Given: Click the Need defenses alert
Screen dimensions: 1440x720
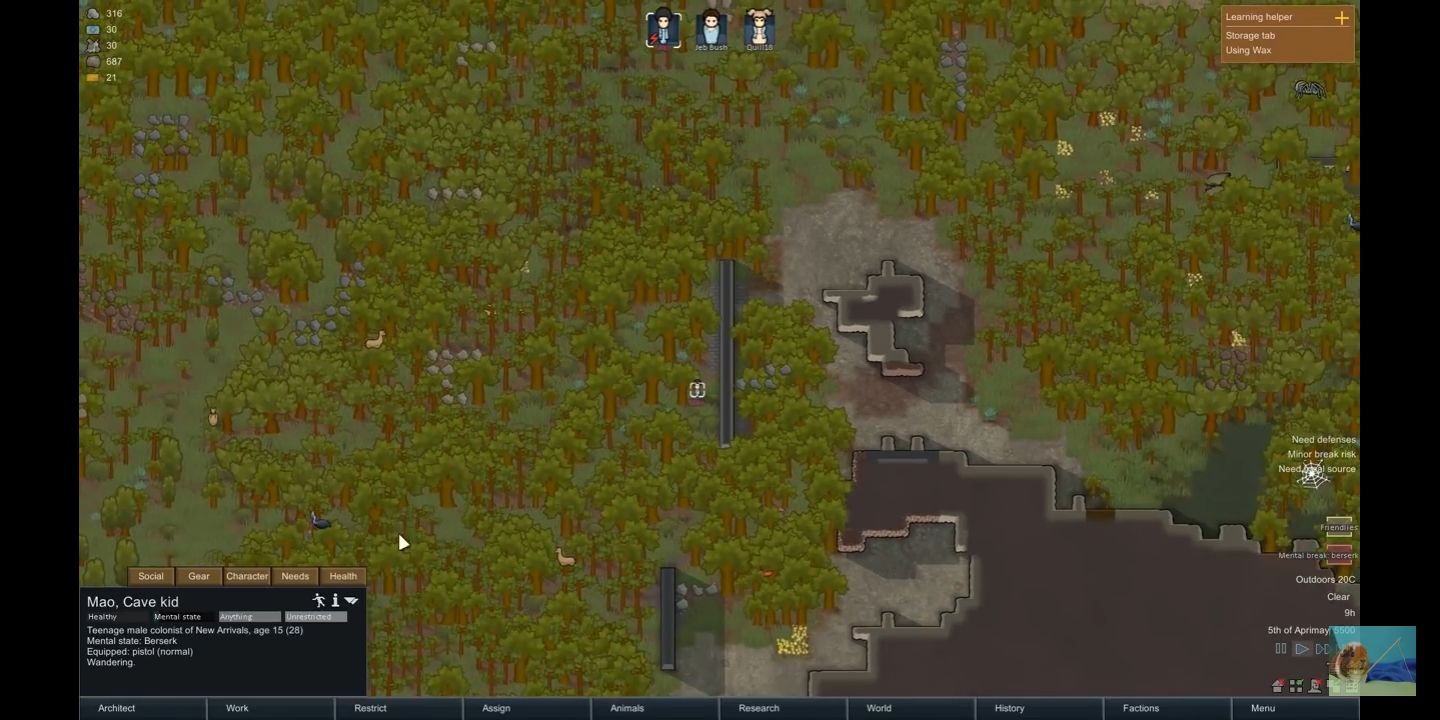Looking at the screenshot, I should point(1322,439).
